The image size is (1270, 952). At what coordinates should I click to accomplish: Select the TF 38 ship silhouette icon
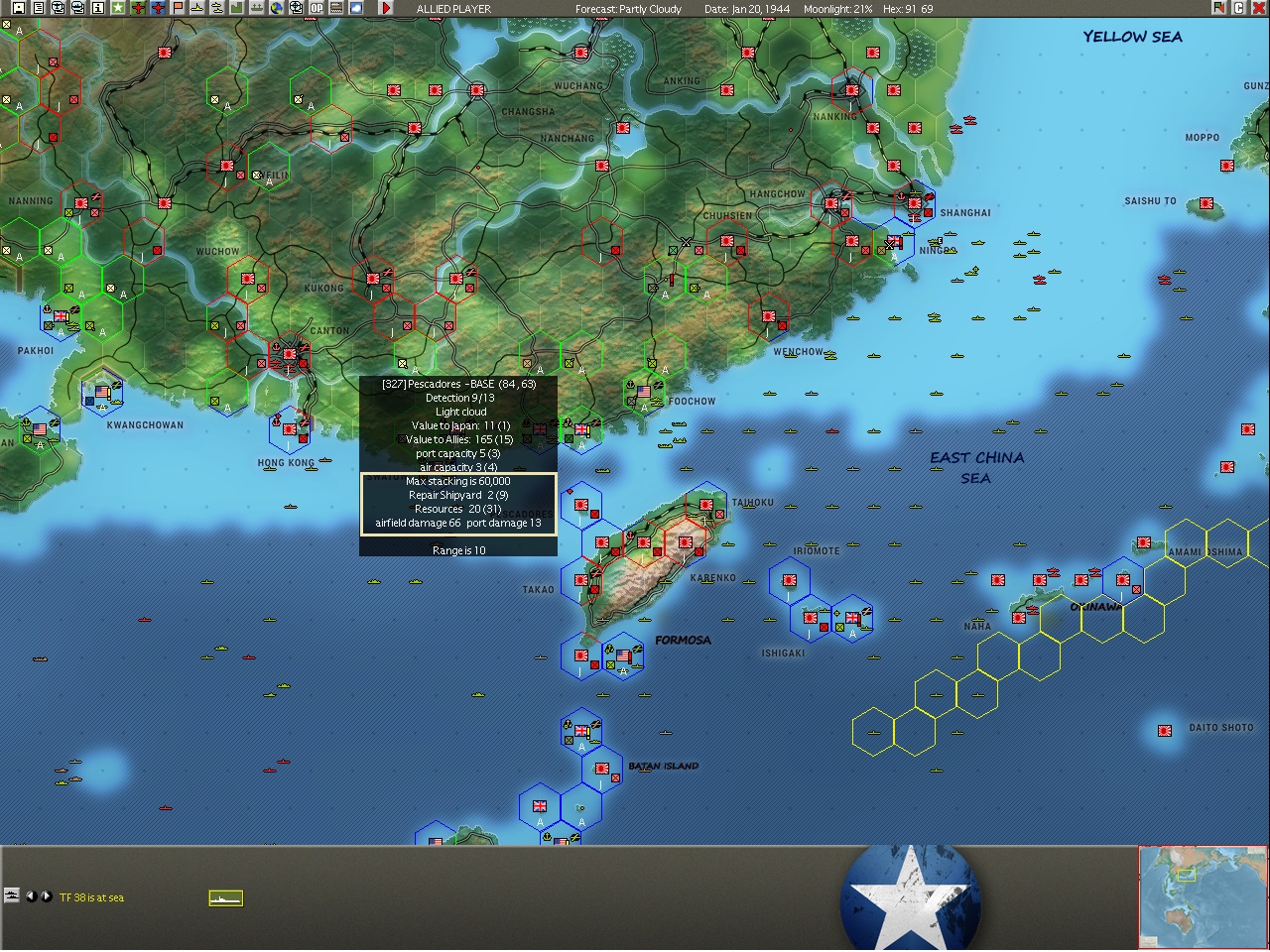(225, 898)
